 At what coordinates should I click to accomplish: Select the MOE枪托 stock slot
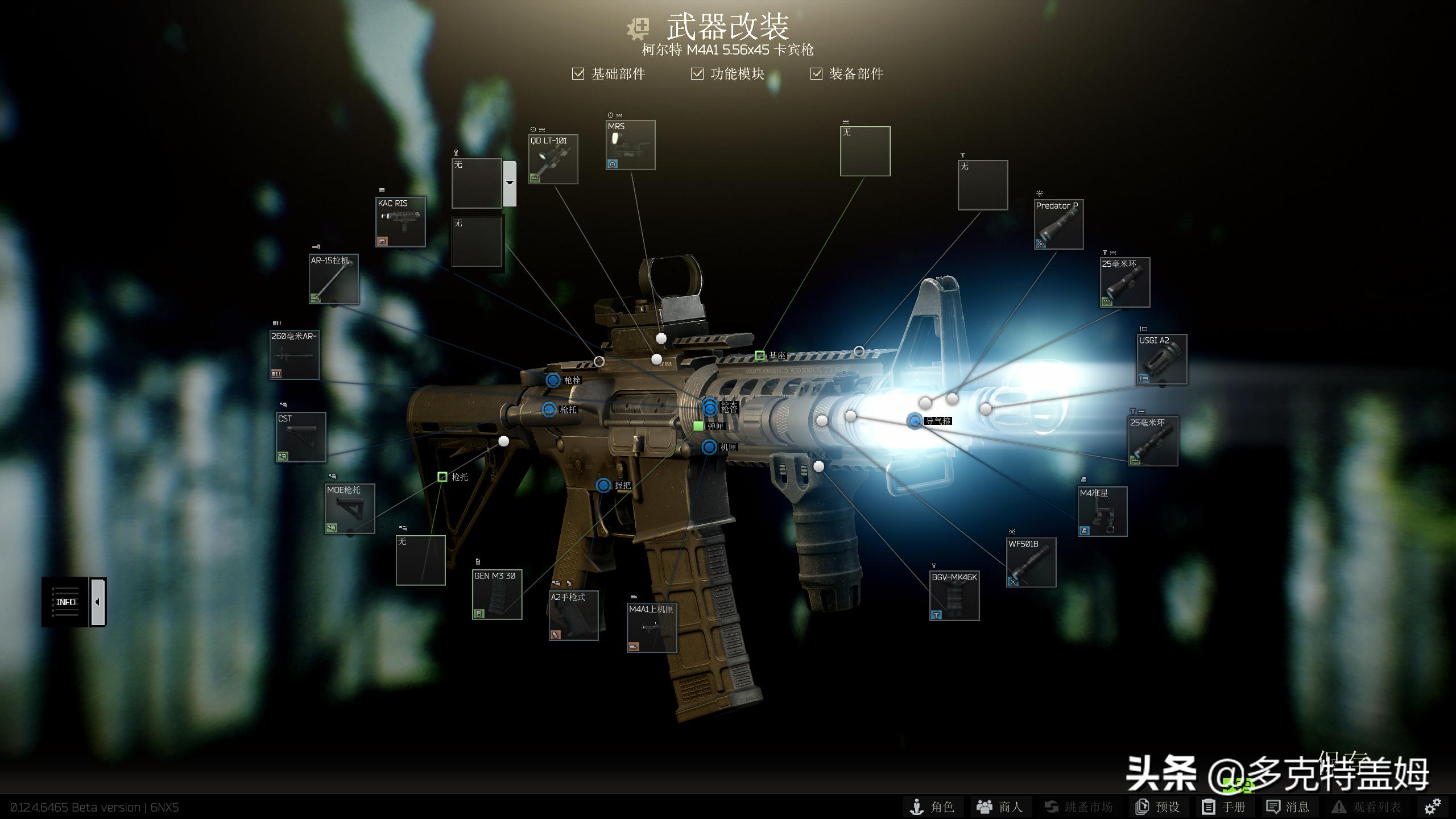tap(350, 509)
